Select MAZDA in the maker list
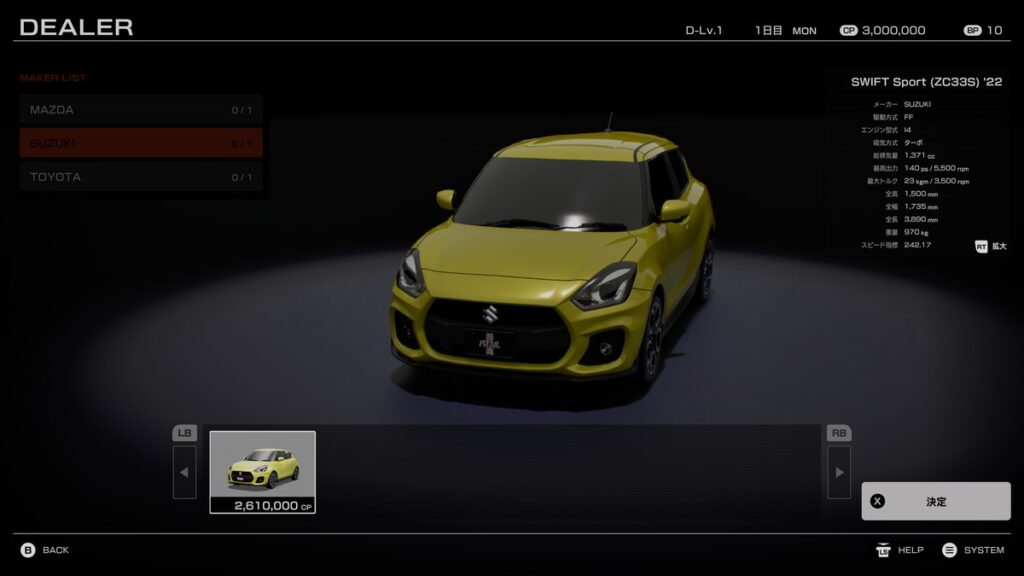The height and width of the screenshot is (576, 1024). coord(141,110)
